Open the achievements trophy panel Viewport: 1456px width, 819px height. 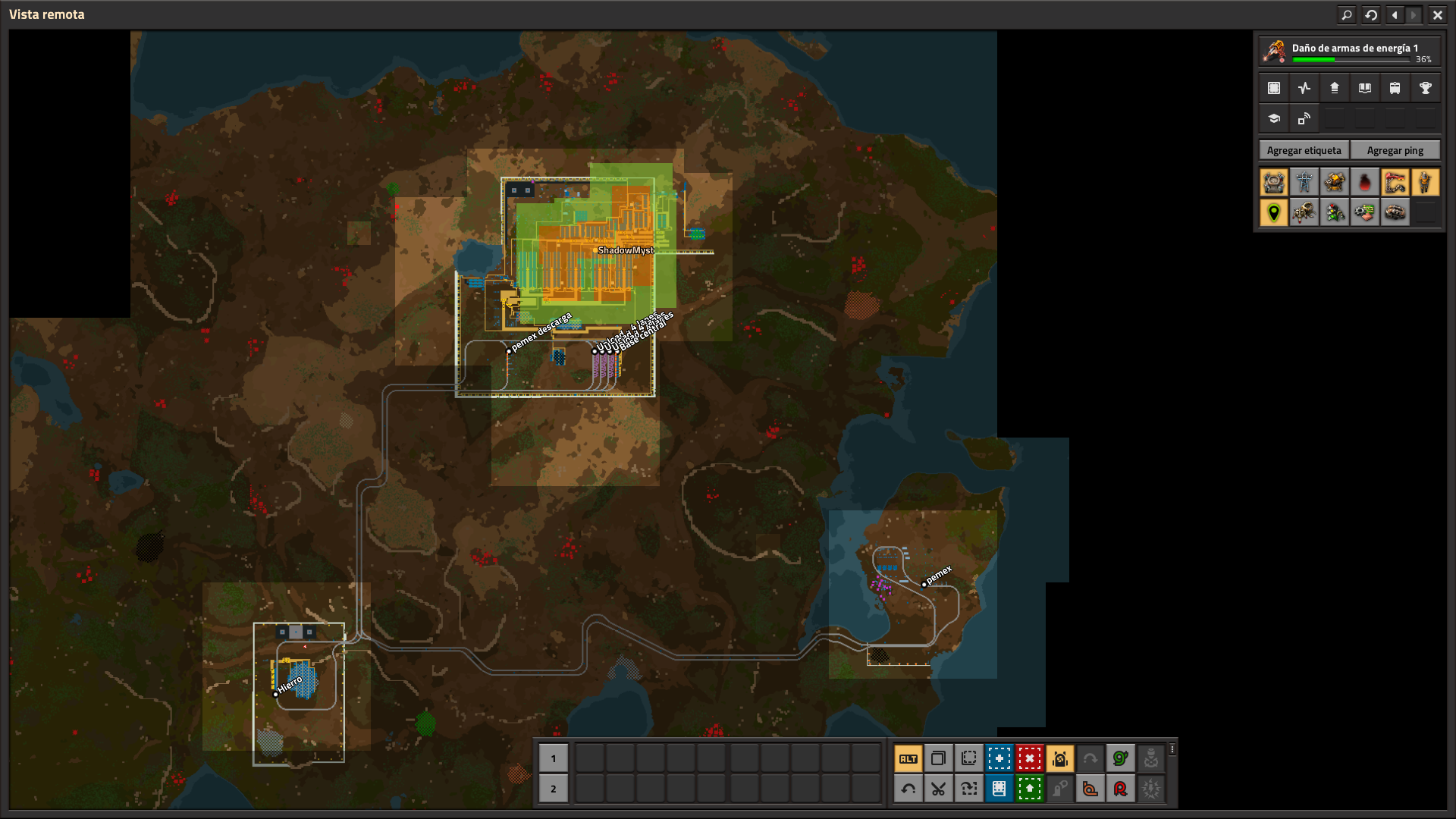[x=1426, y=87]
